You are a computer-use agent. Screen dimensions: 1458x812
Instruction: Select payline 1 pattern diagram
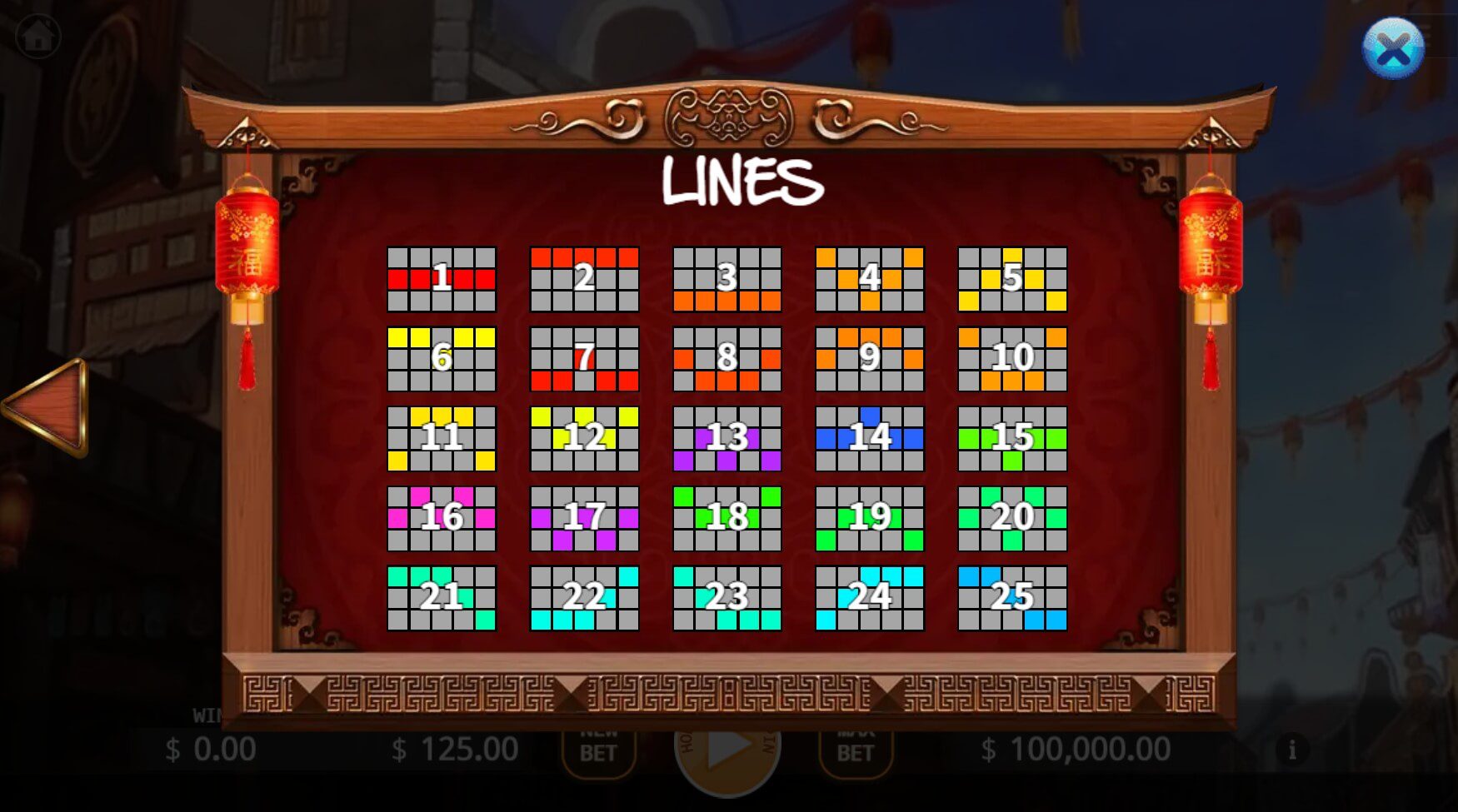[x=441, y=279]
